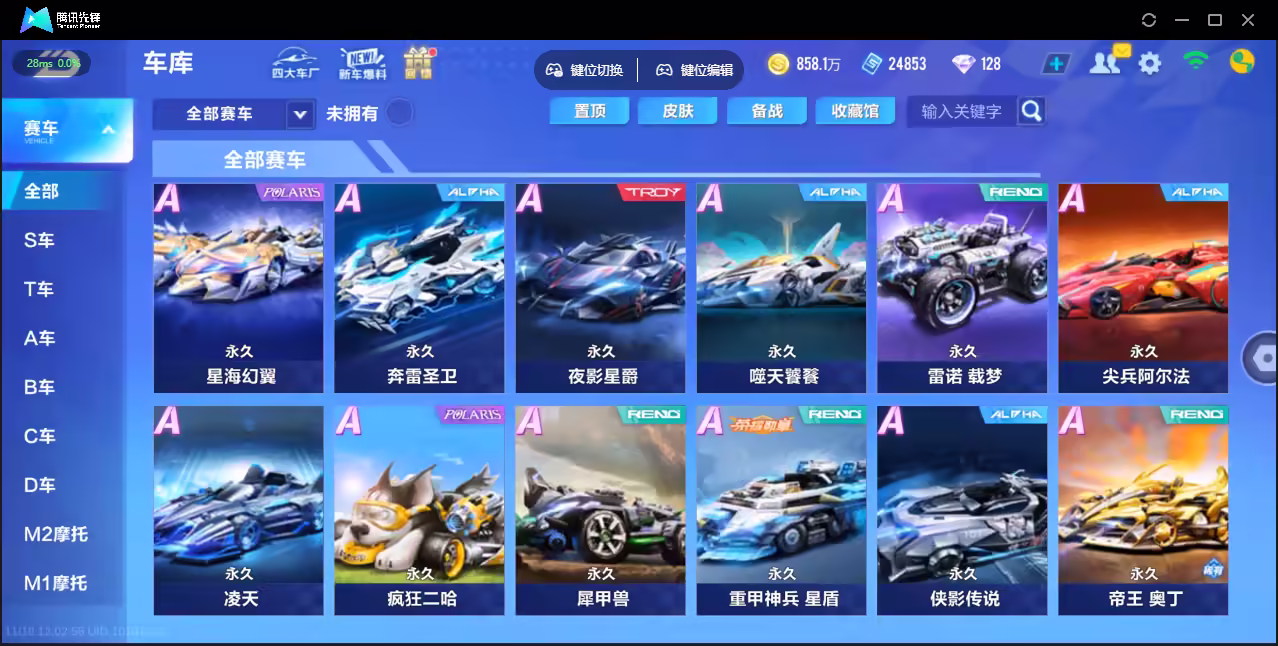Screen dimensions: 1278x646
Task: Show the T车 category
Action: (x=40, y=289)
